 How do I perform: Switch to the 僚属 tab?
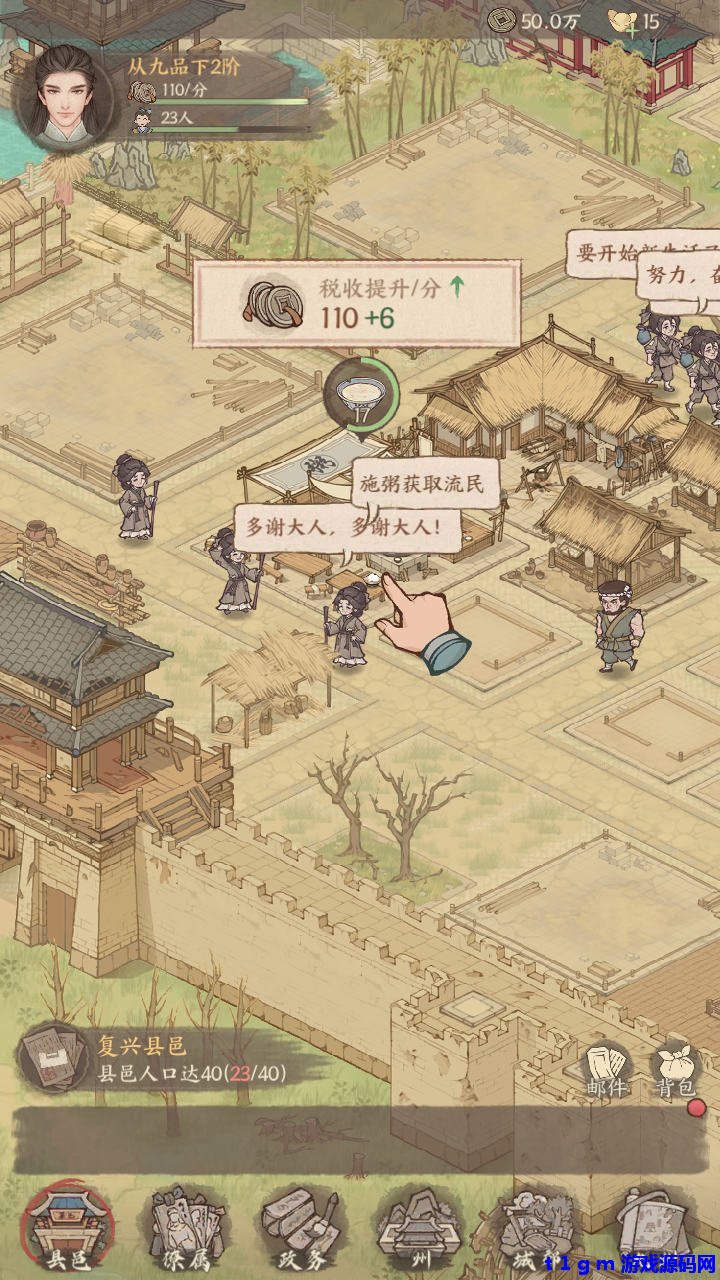pyautogui.click(x=187, y=1228)
